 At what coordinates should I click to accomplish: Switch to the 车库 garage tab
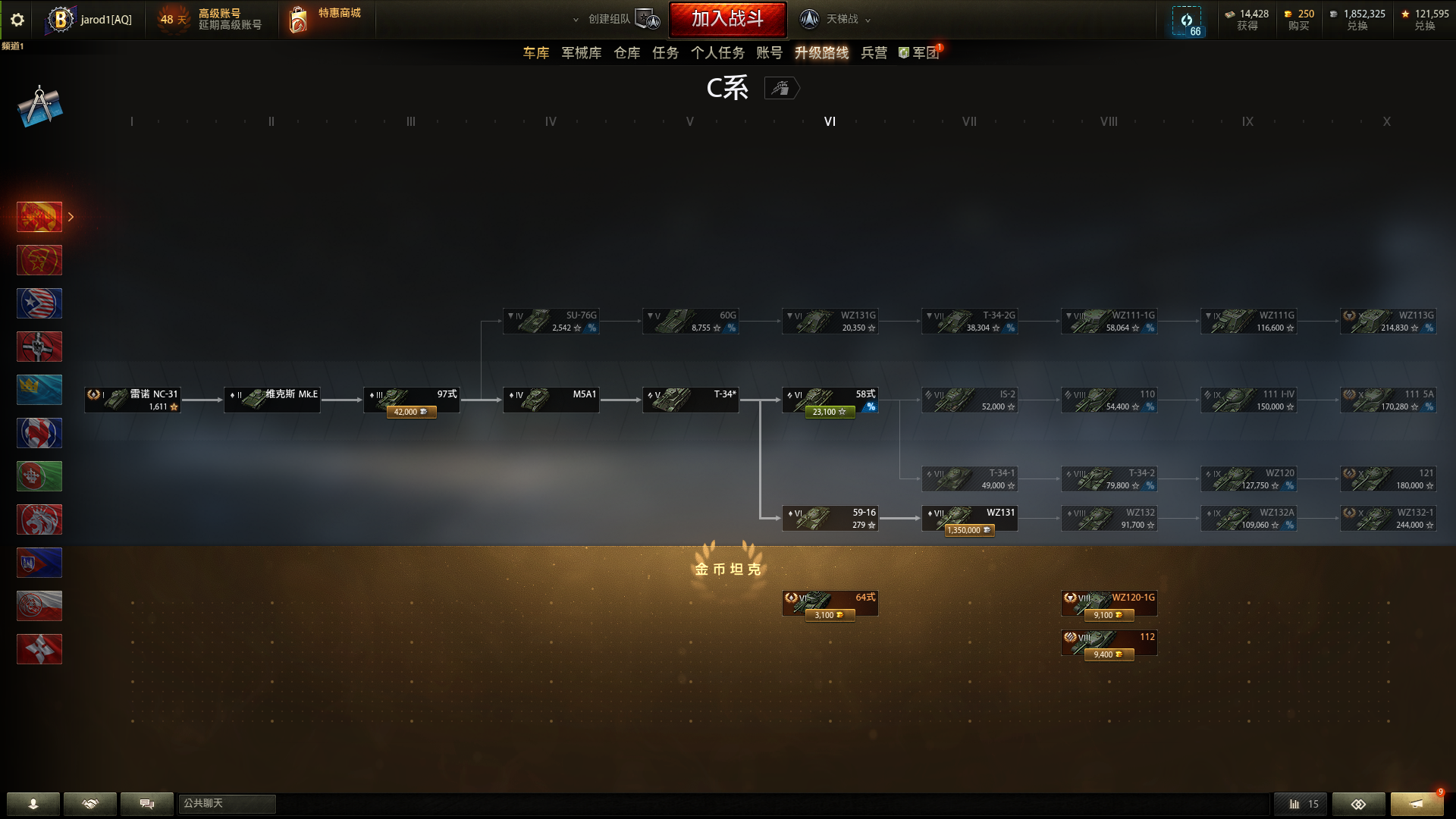(535, 53)
